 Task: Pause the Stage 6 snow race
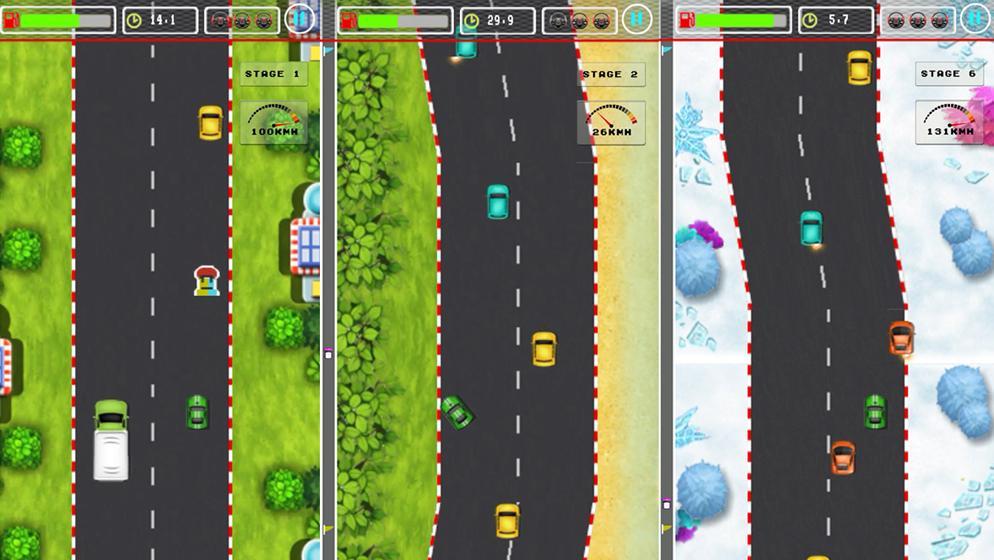974,18
